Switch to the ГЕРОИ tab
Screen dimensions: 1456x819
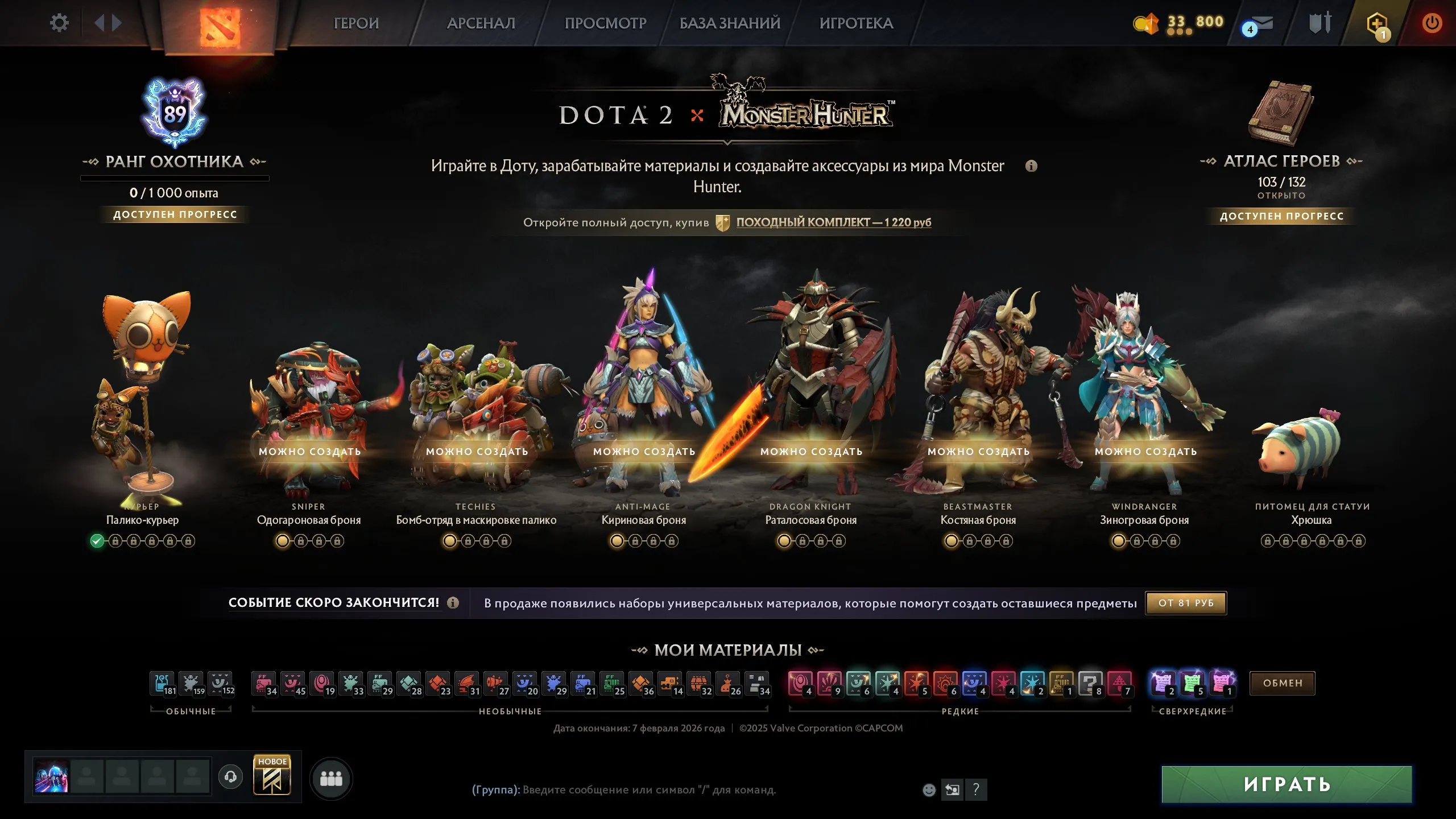tap(357, 24)
